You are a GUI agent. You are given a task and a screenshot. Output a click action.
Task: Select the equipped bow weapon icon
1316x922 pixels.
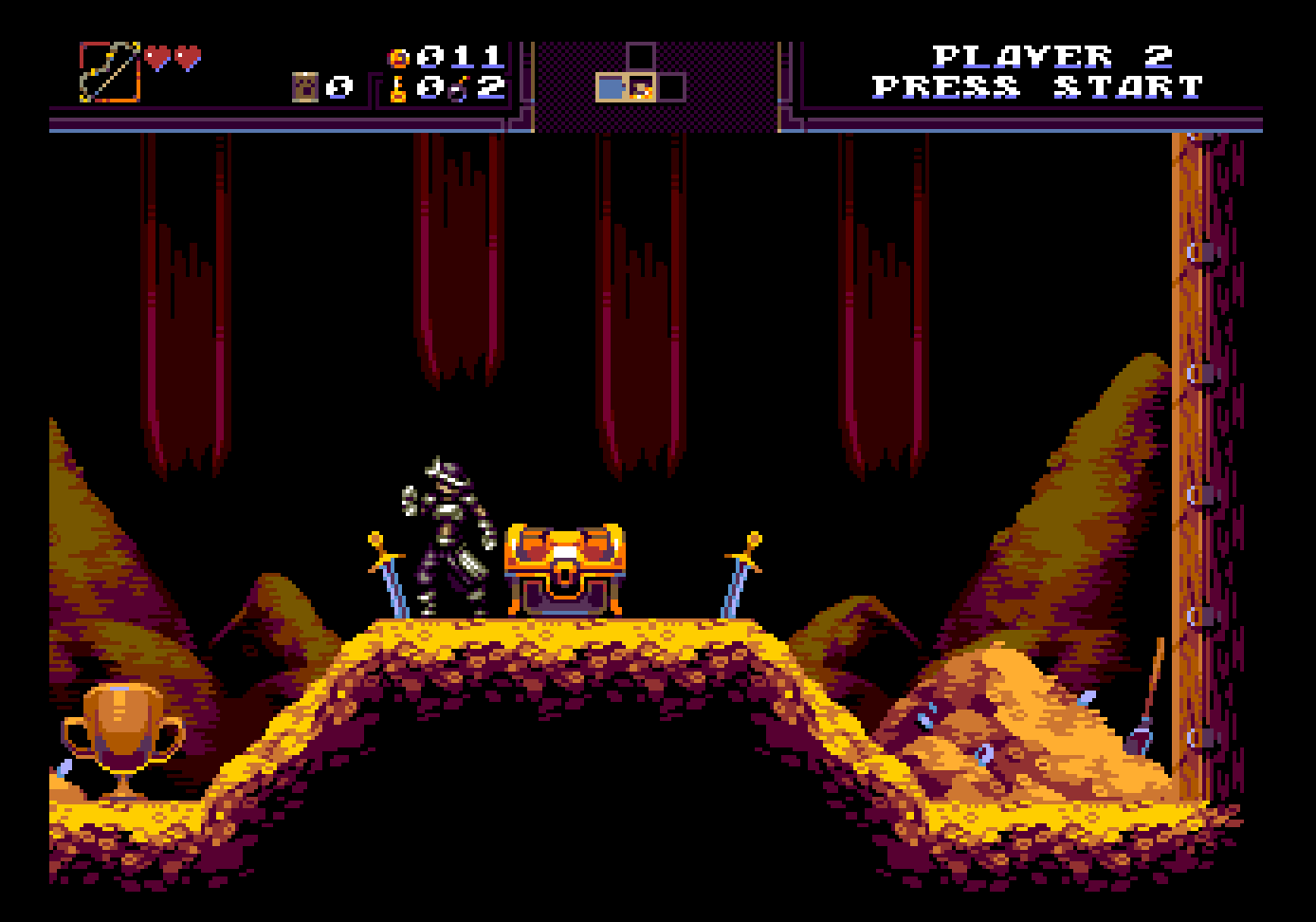click(110, 72)
